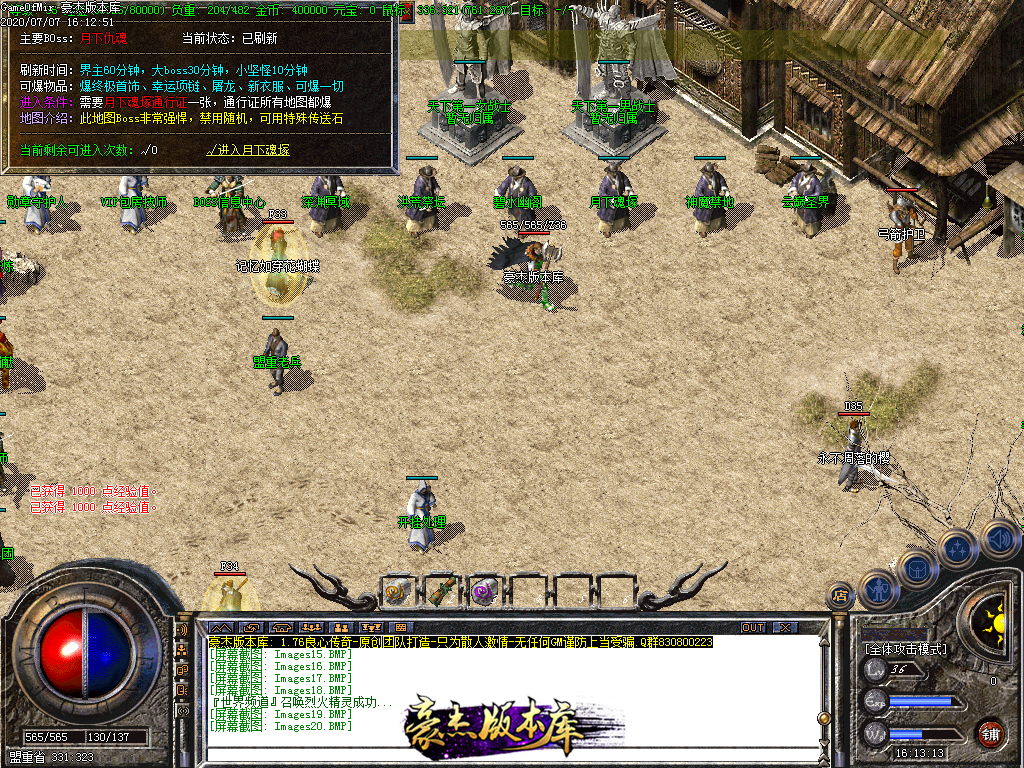Click the first chat toolbar button with mountain icon

(221, 627)
